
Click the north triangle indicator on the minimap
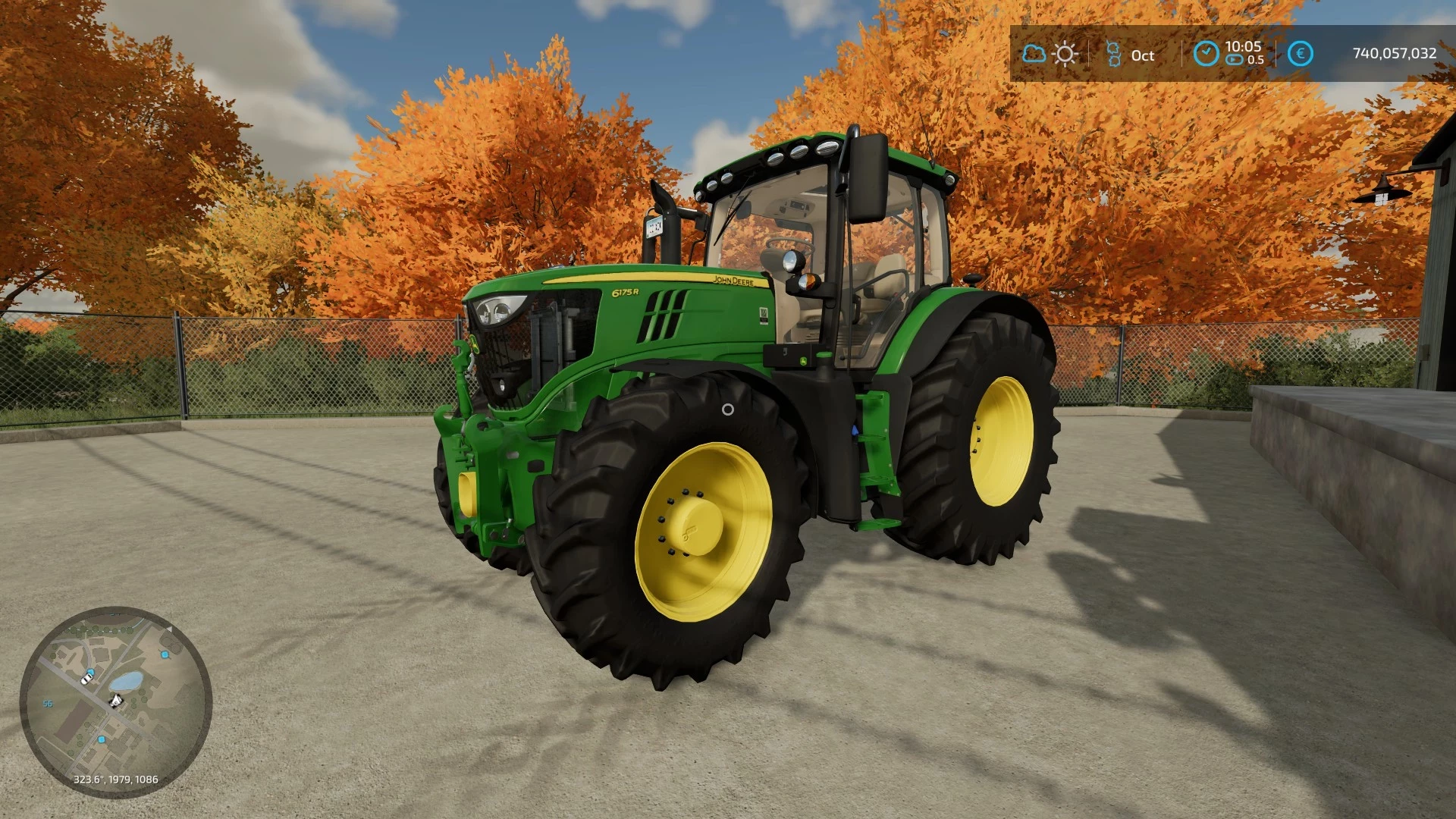[170, 629]
